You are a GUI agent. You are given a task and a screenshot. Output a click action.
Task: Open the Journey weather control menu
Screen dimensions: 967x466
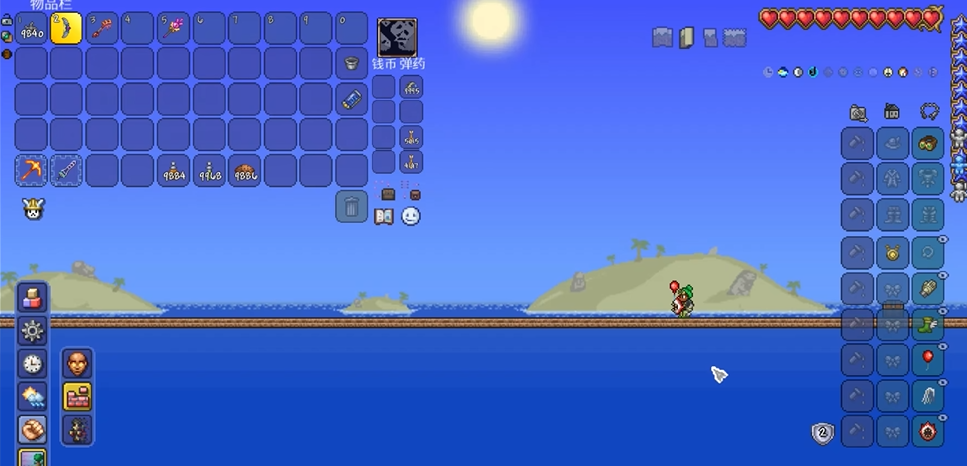(31, 397)
